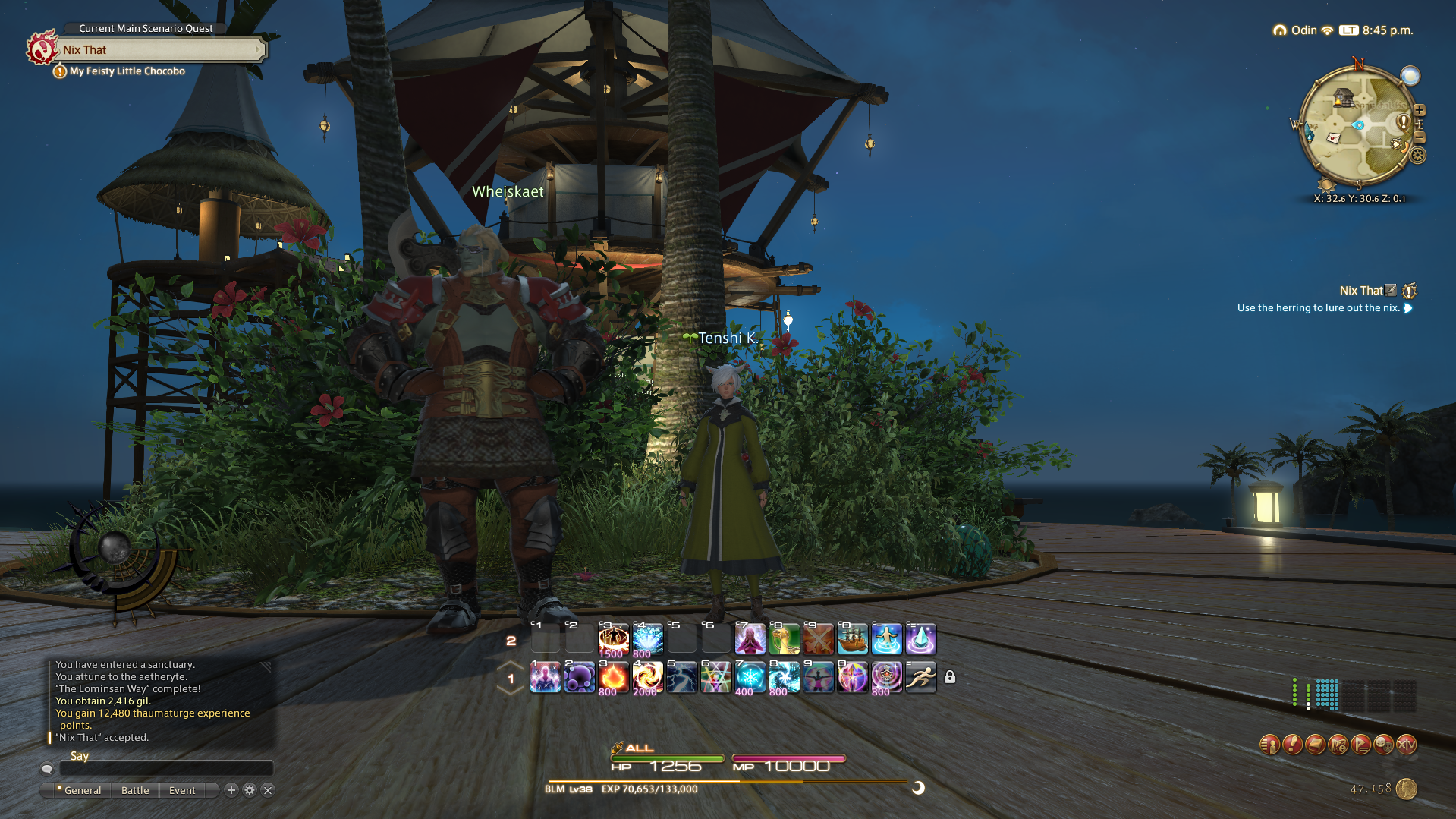Zoom out the minimap with the minus control

pyautogui.click(x=1420, y=137)
